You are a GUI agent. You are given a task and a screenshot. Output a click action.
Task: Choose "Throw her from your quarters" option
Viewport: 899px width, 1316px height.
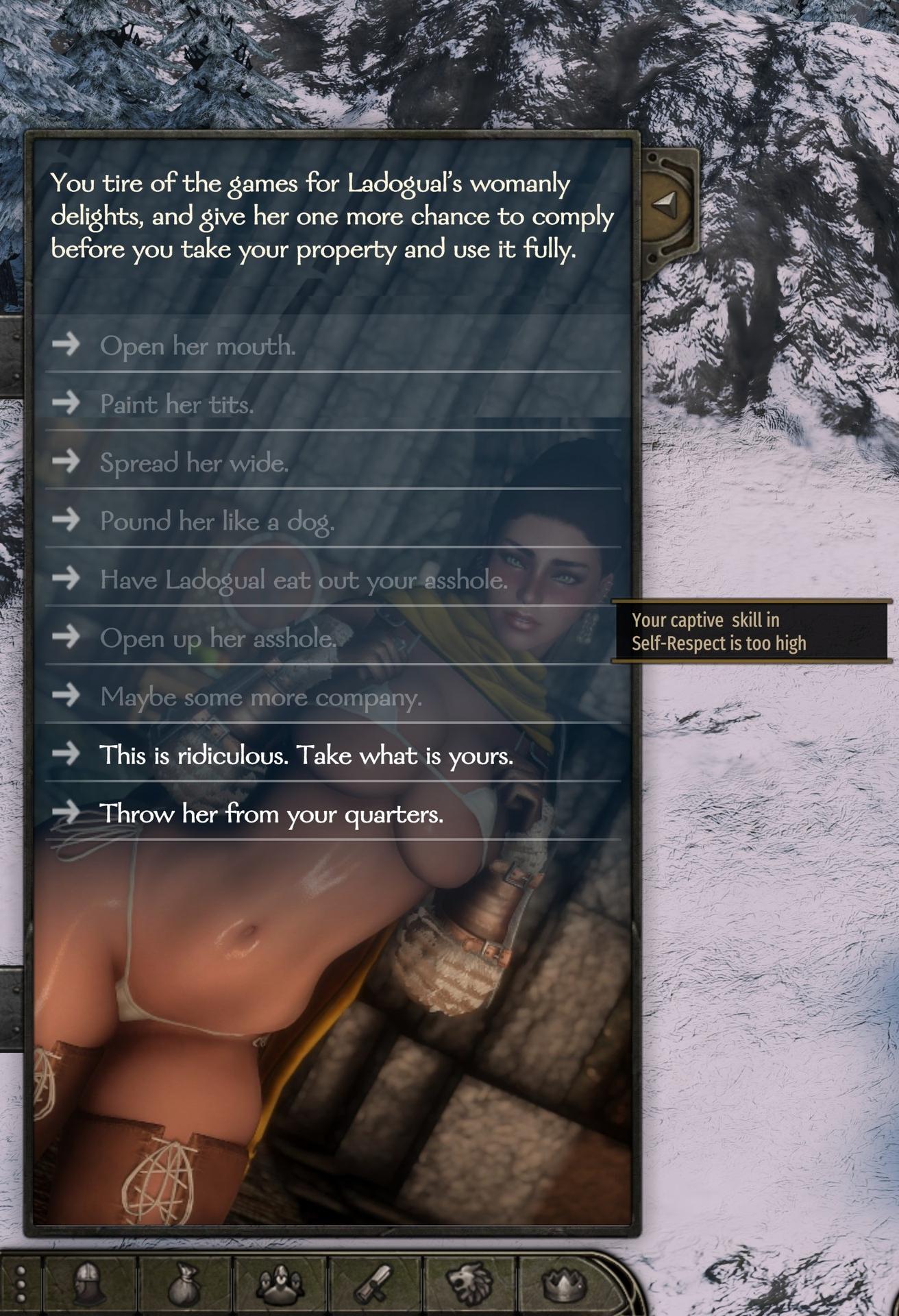(x=271, y=814)
